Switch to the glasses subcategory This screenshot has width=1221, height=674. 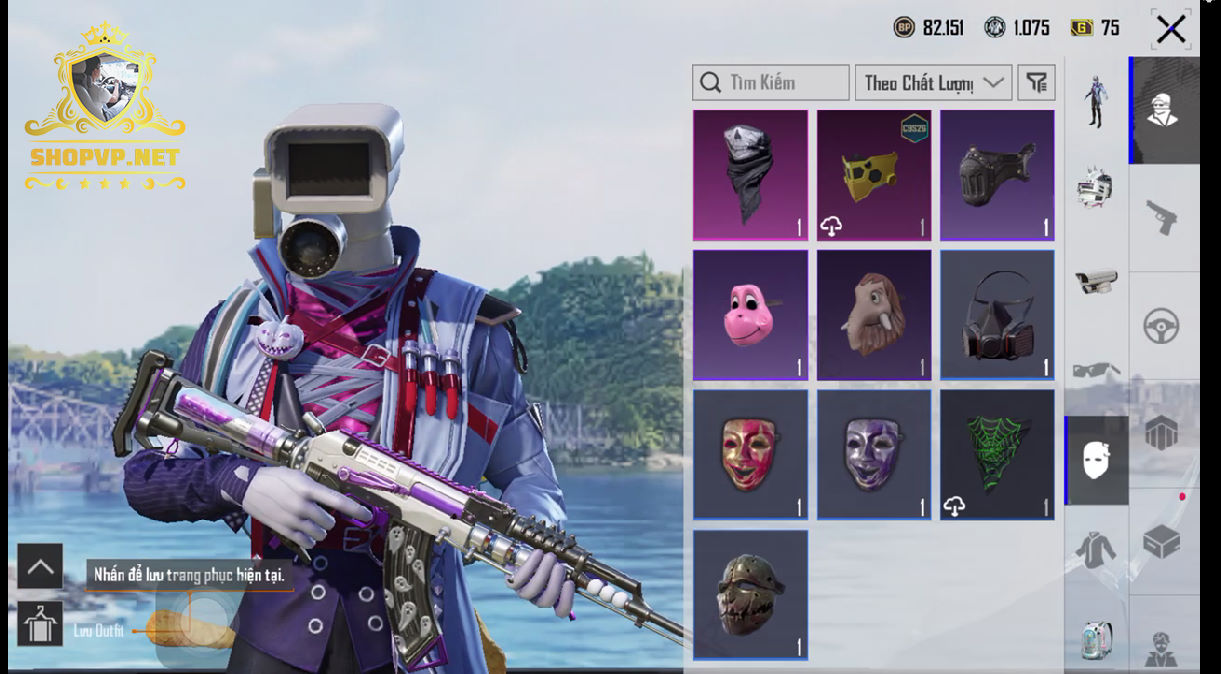pos(1096,370)
